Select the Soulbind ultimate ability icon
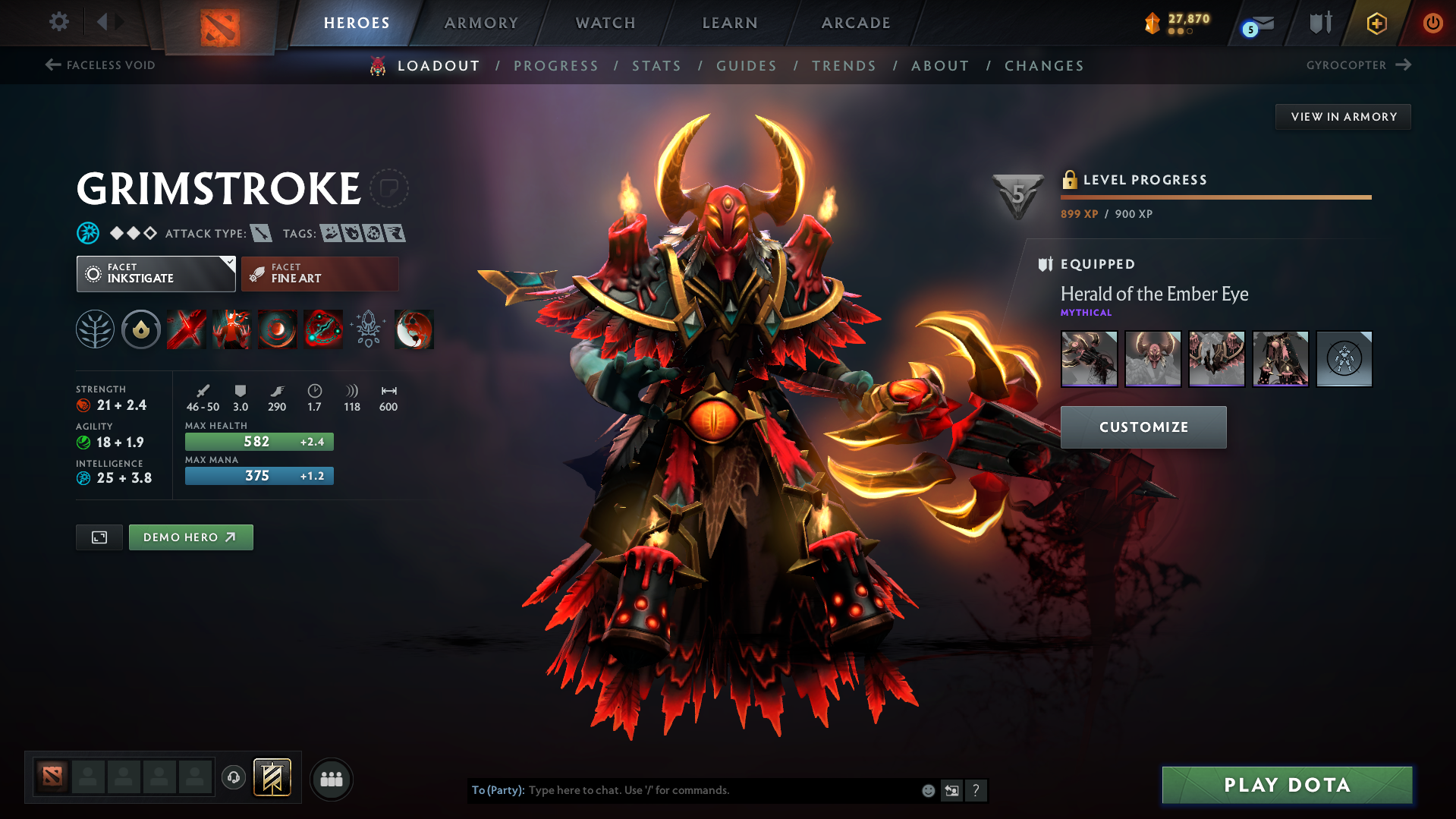 323,329
